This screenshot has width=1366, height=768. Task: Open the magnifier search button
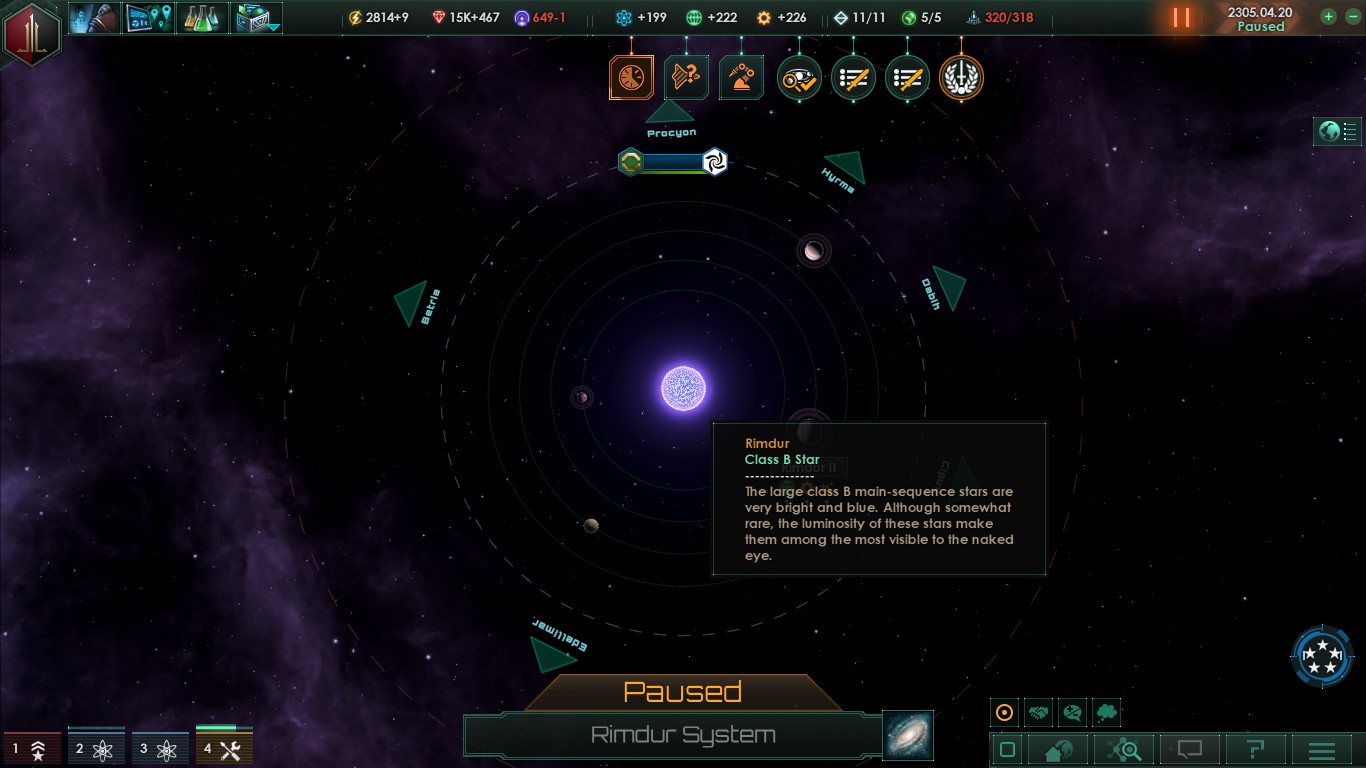pos(1124,750)
